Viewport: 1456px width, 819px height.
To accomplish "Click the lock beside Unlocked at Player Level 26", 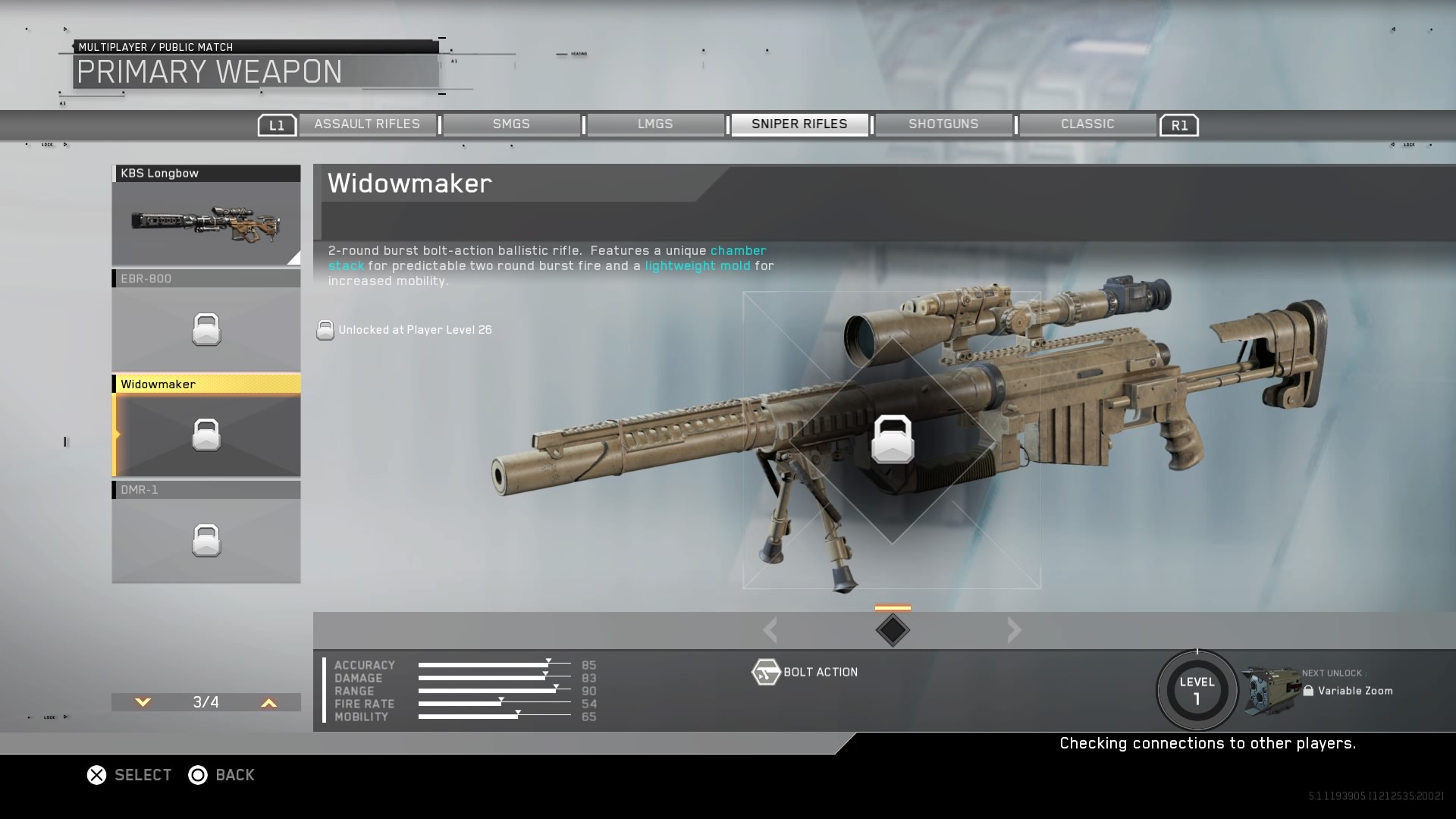I will (325, 330).
